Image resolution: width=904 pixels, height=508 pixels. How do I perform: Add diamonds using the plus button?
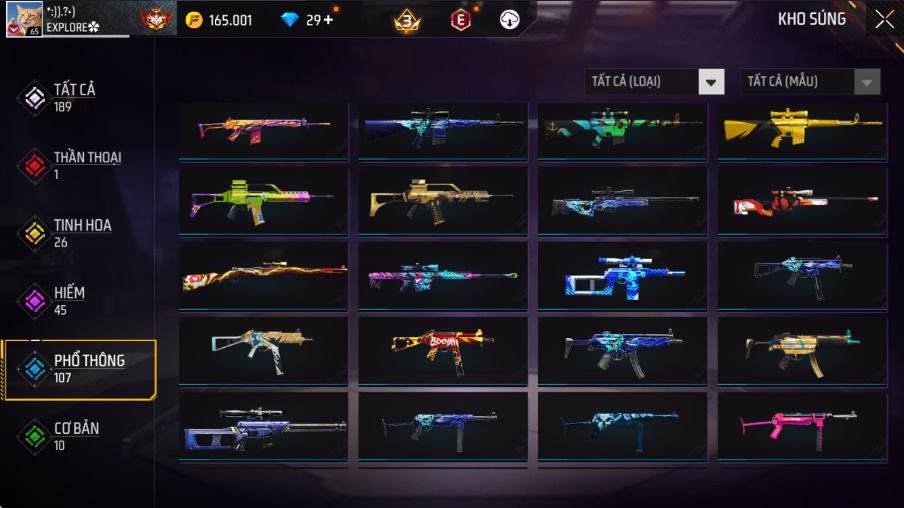point(328,20)
